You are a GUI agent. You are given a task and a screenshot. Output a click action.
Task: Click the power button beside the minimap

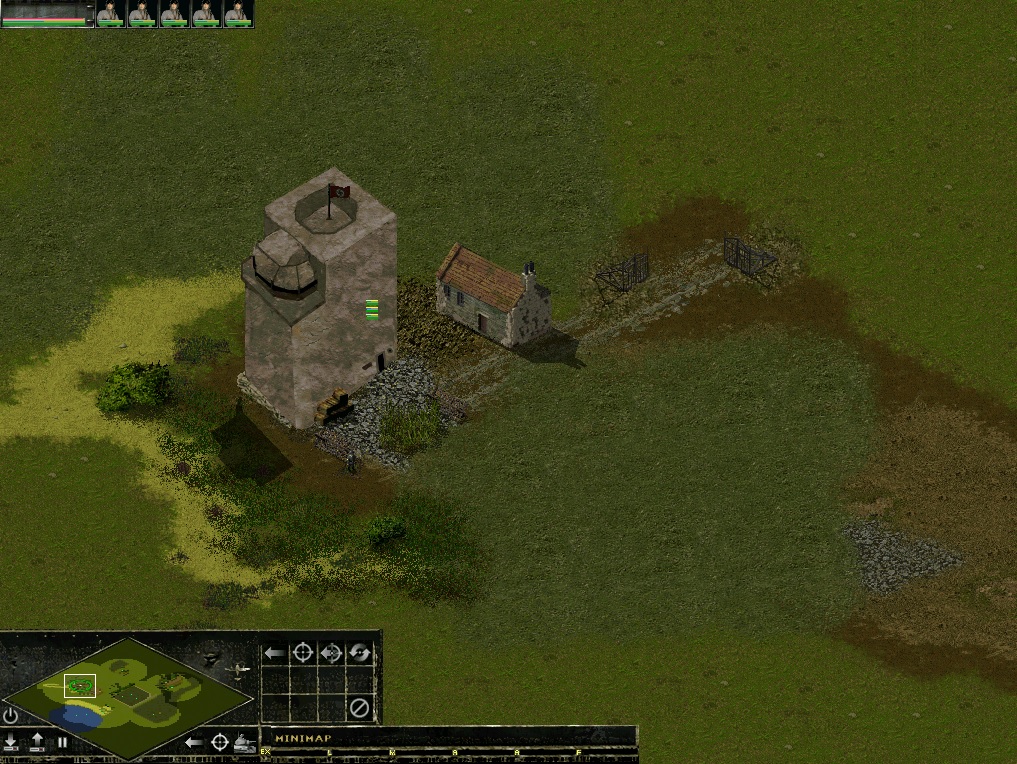click(x=10, y=715)
